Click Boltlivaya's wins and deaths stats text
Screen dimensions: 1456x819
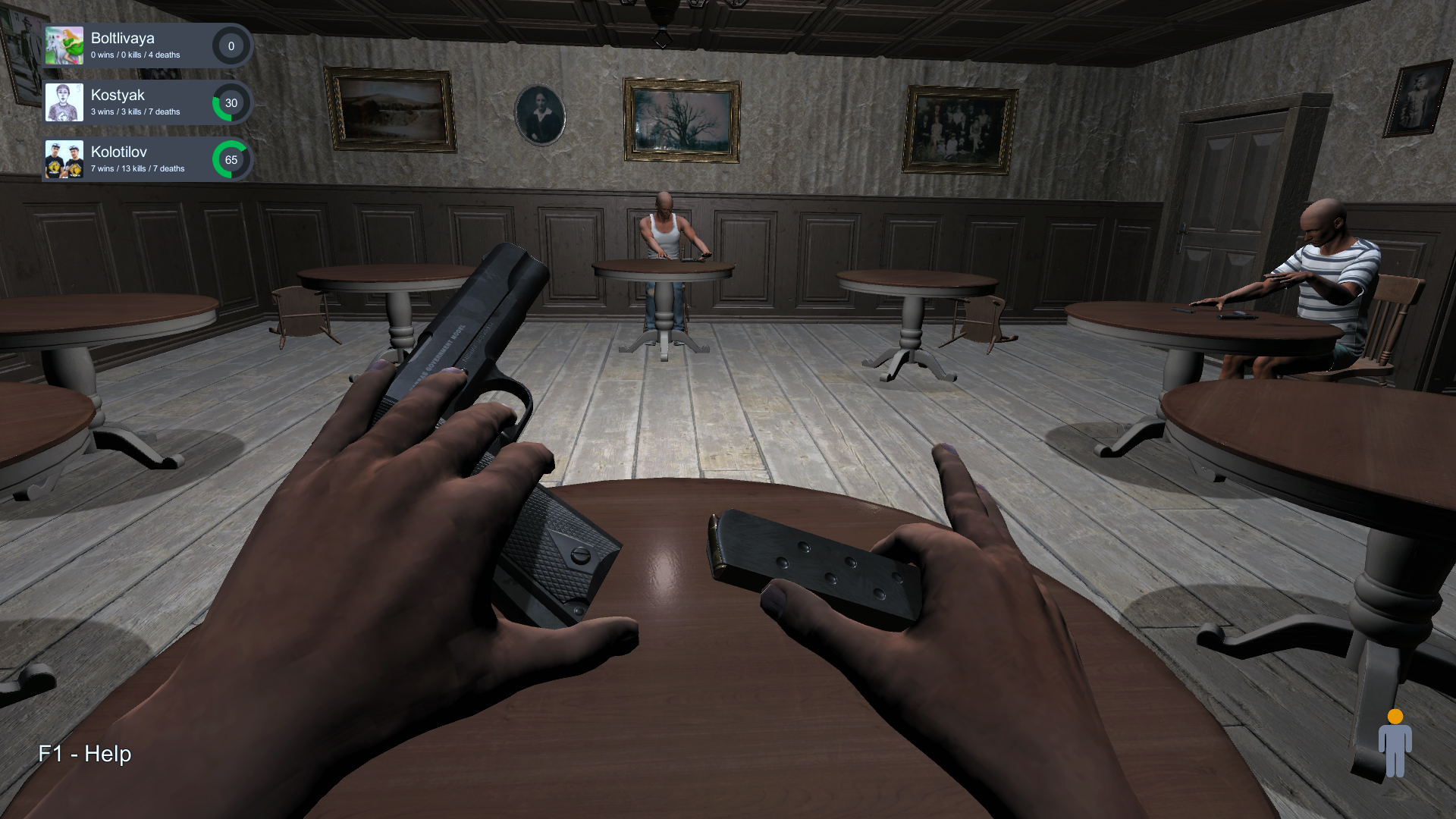coord(134,54)
